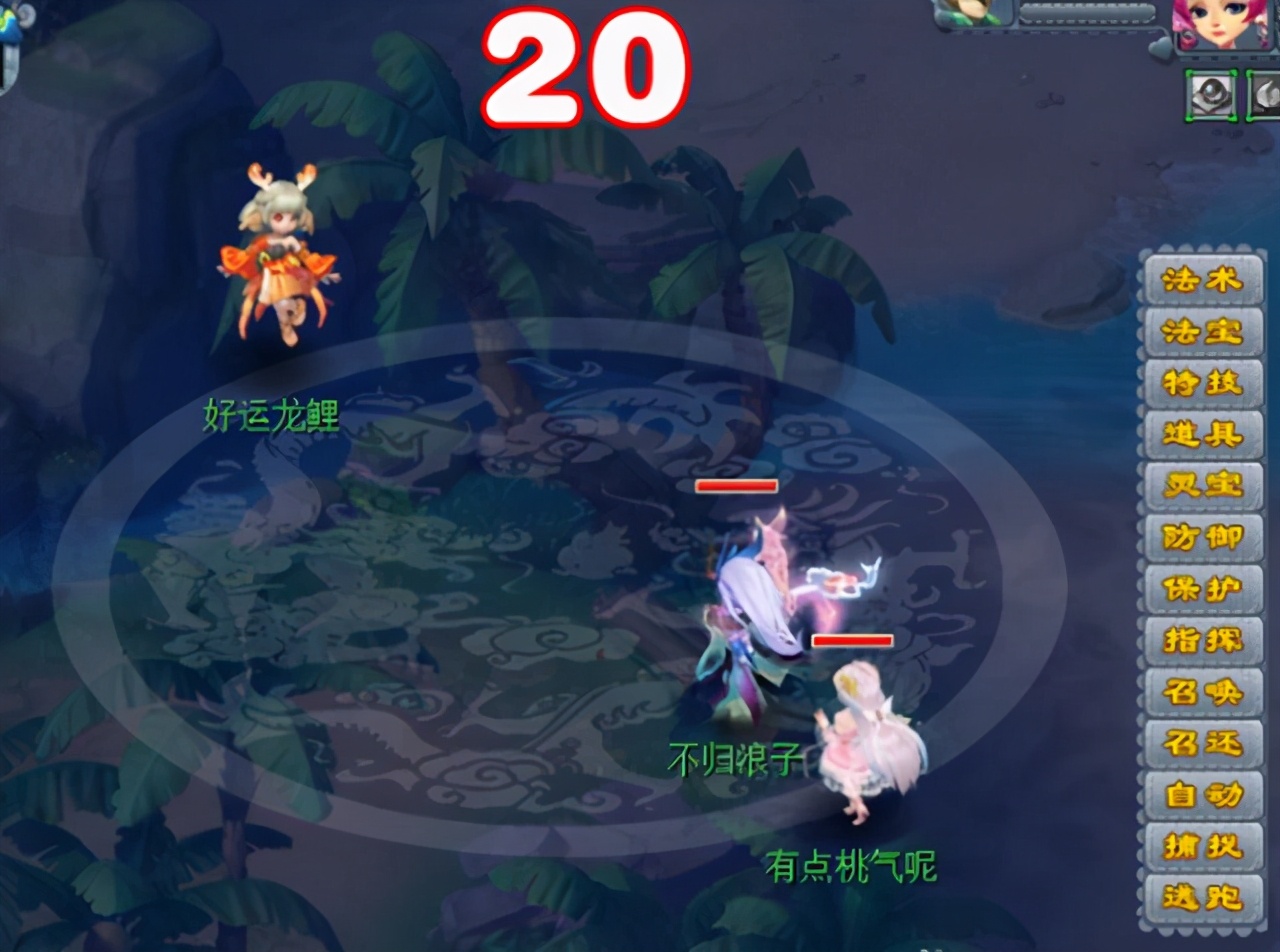Open the 召还 (recall) option
Viewport: 1280px width, 952px height.
[x=1203, y=744]
